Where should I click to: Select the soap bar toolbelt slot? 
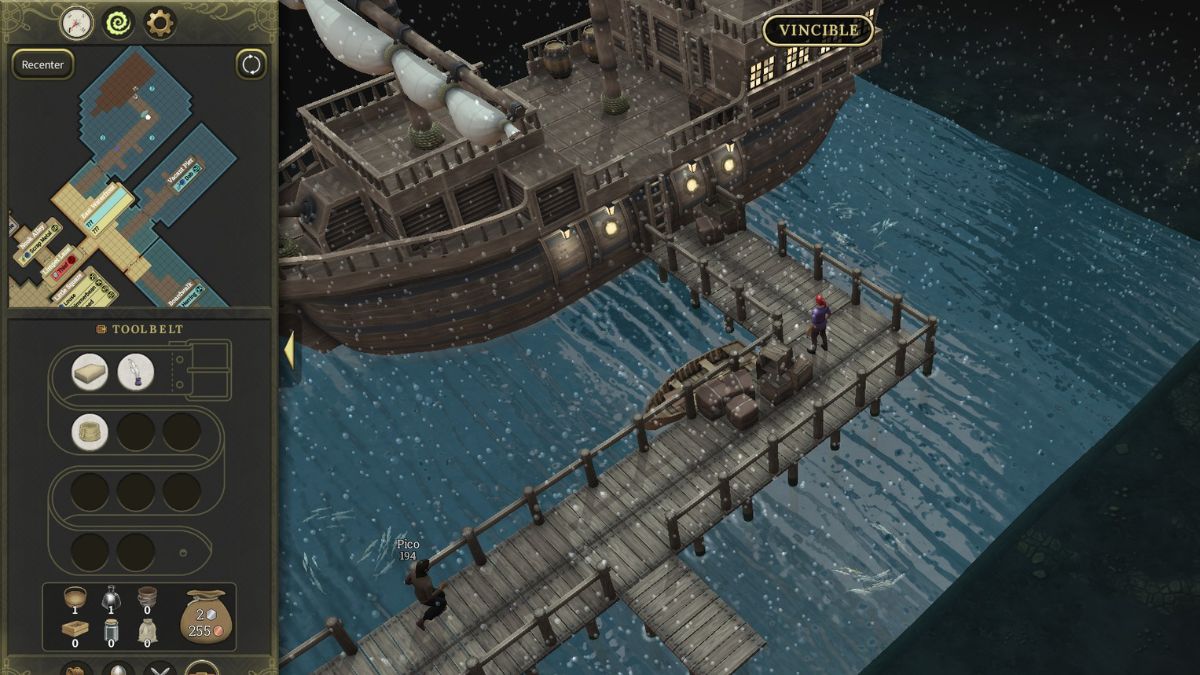coord(90,372)
